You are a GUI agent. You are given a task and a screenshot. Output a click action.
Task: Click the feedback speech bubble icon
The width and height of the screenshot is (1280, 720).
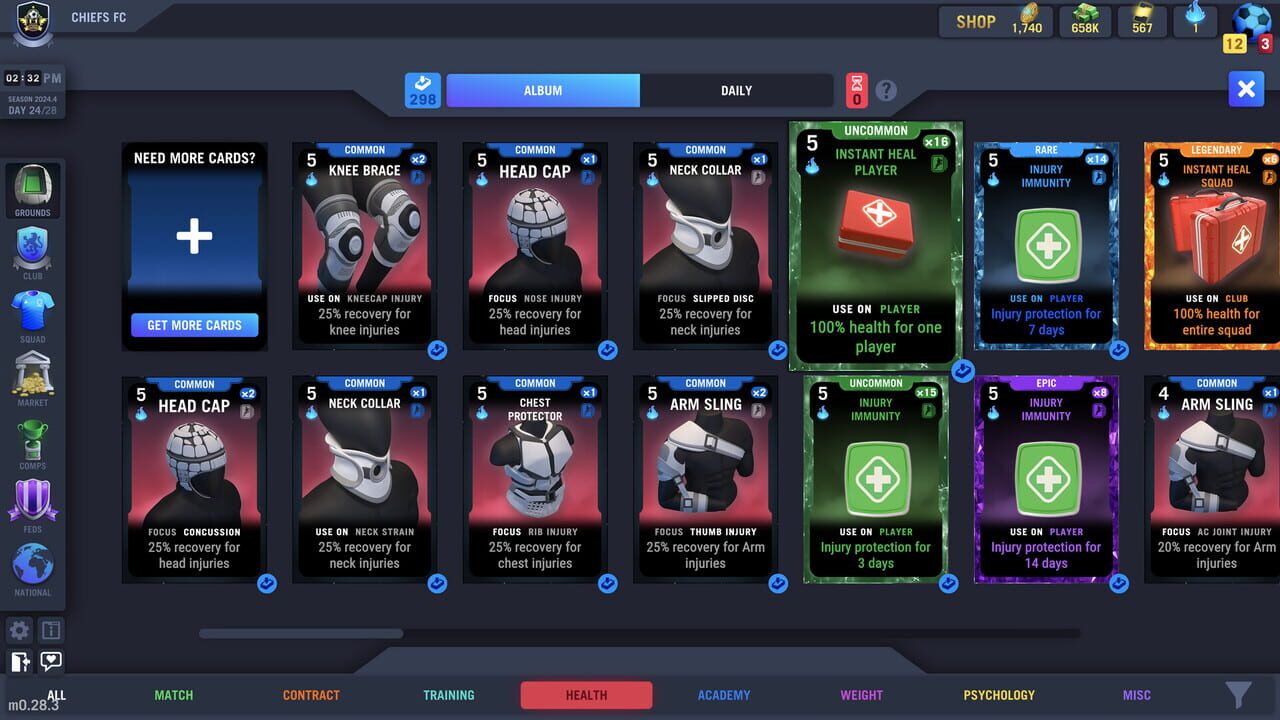pyautogui.click(x=50, y=662)
